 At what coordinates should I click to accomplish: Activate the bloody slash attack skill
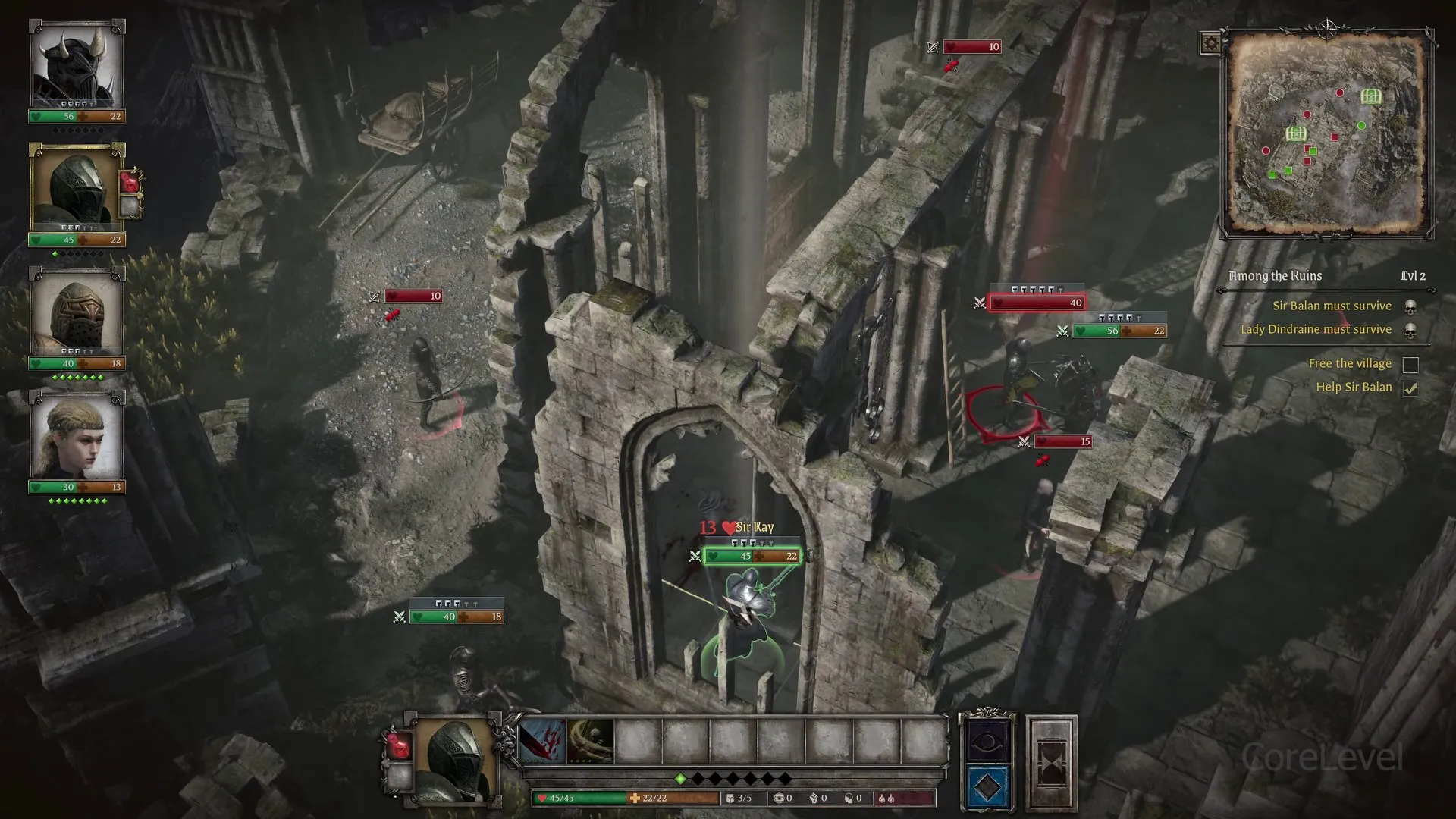point(543,740)
